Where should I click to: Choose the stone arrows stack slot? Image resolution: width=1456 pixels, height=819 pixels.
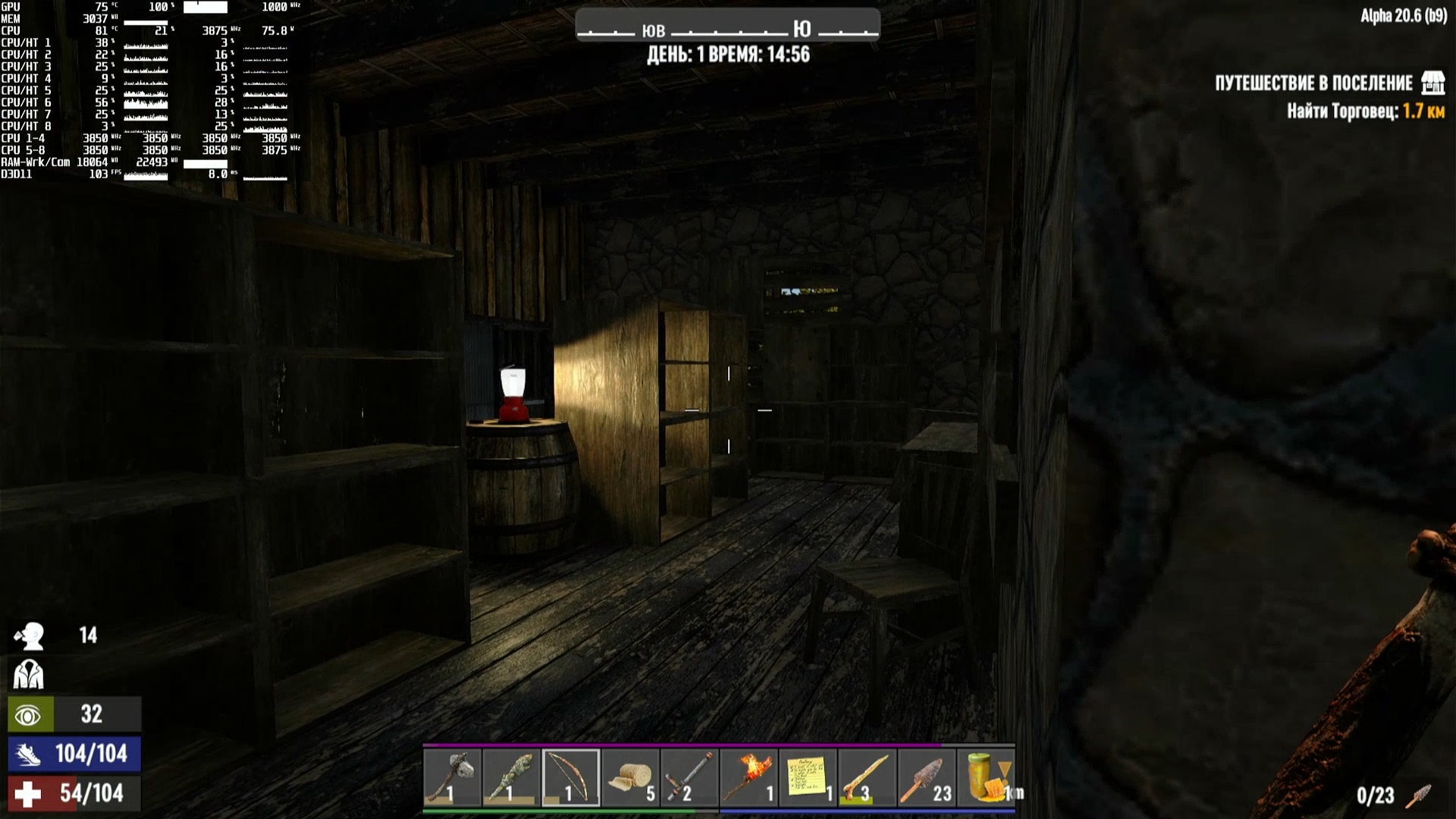click(926, 777)
